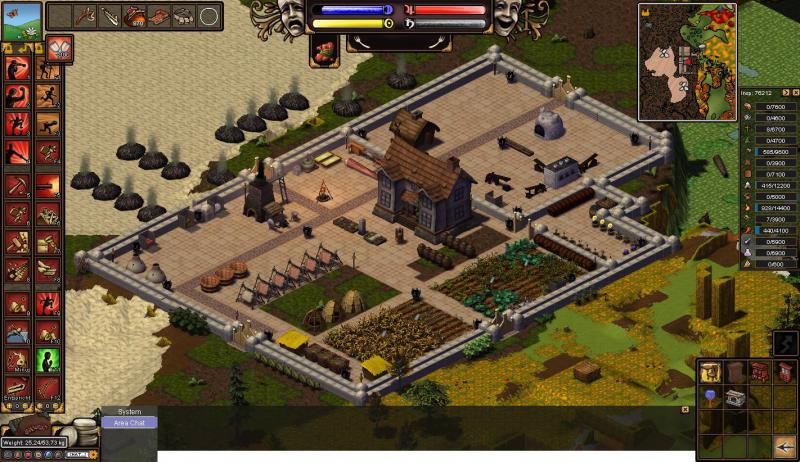Screen dimensions: 800x462
Task: Select the highlighted yellow tent build icon
Action: click(710, 372)
